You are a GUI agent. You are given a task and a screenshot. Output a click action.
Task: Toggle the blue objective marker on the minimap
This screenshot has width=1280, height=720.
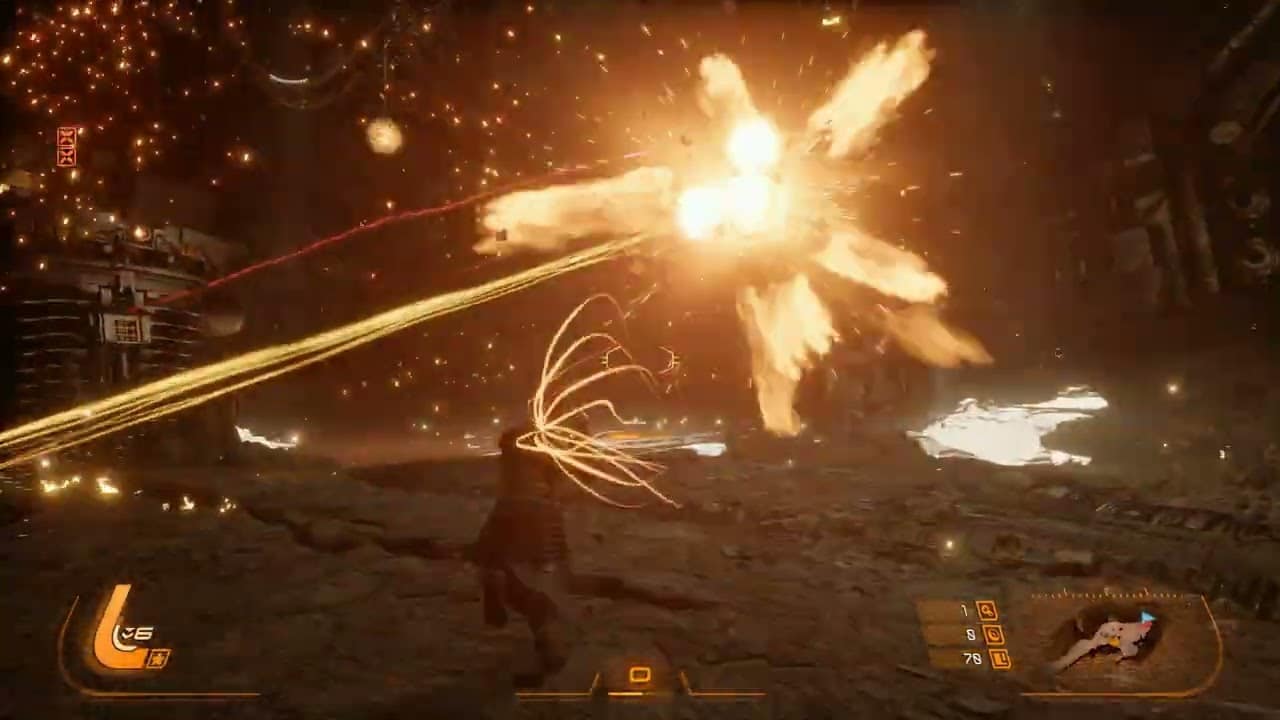pyautogui.click(x=1146, y=616)
